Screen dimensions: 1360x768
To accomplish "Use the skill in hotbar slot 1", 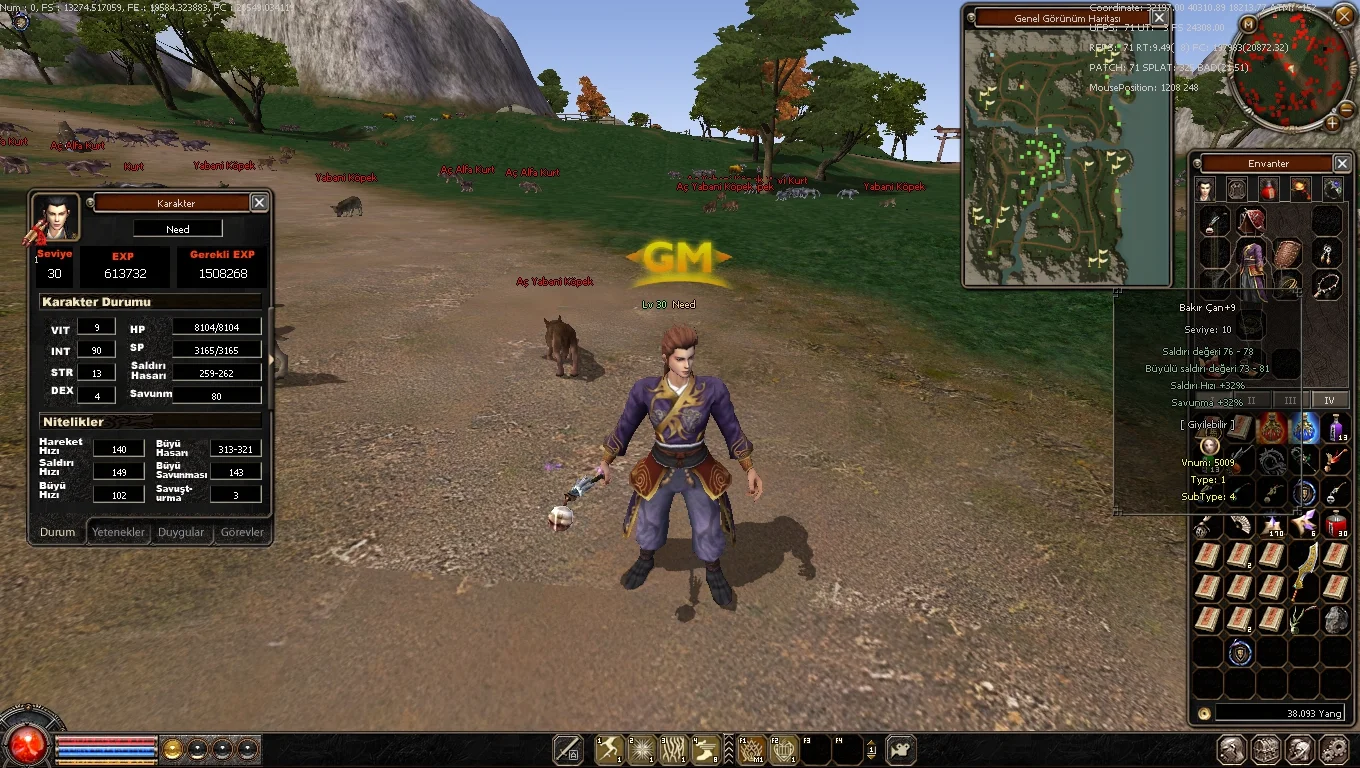I will (x=609, y=749).
